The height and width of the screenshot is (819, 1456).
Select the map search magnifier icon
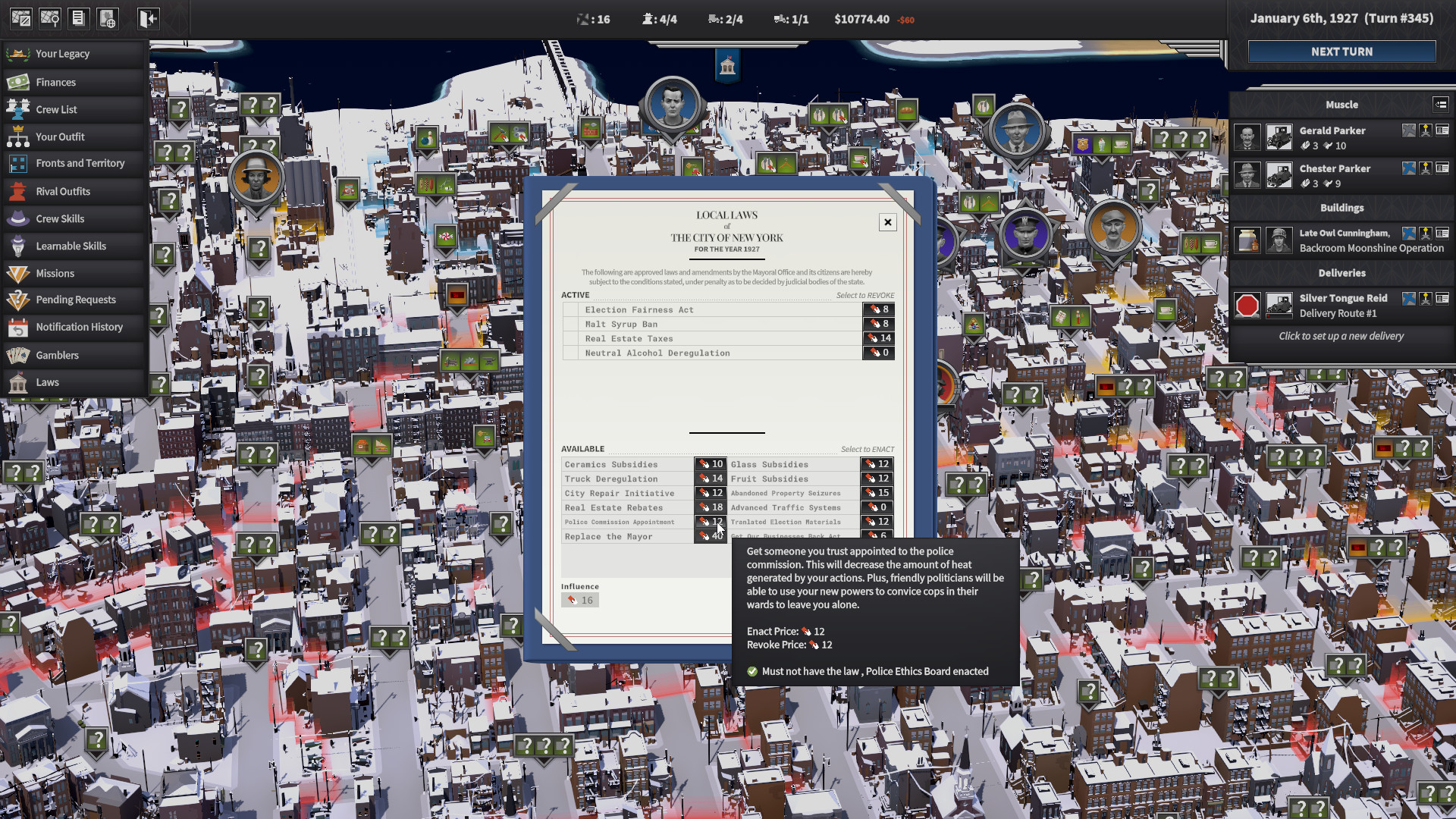(50, 18)
